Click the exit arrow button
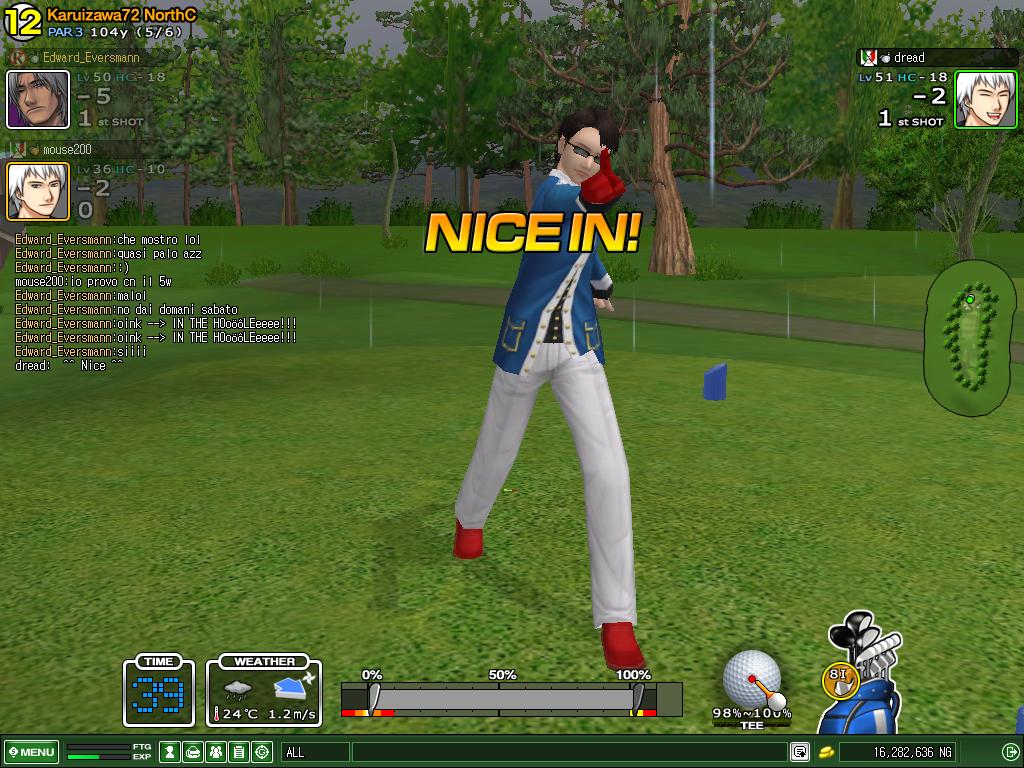Viewport: 1024px width, 768px height. tap(1010, 752)
